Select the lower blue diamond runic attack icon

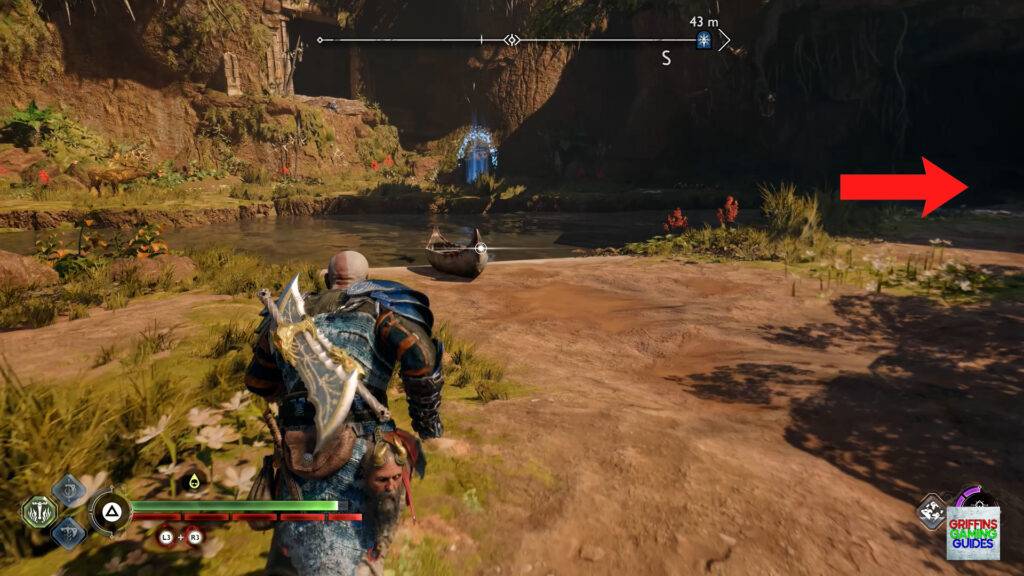coord(69,533)
